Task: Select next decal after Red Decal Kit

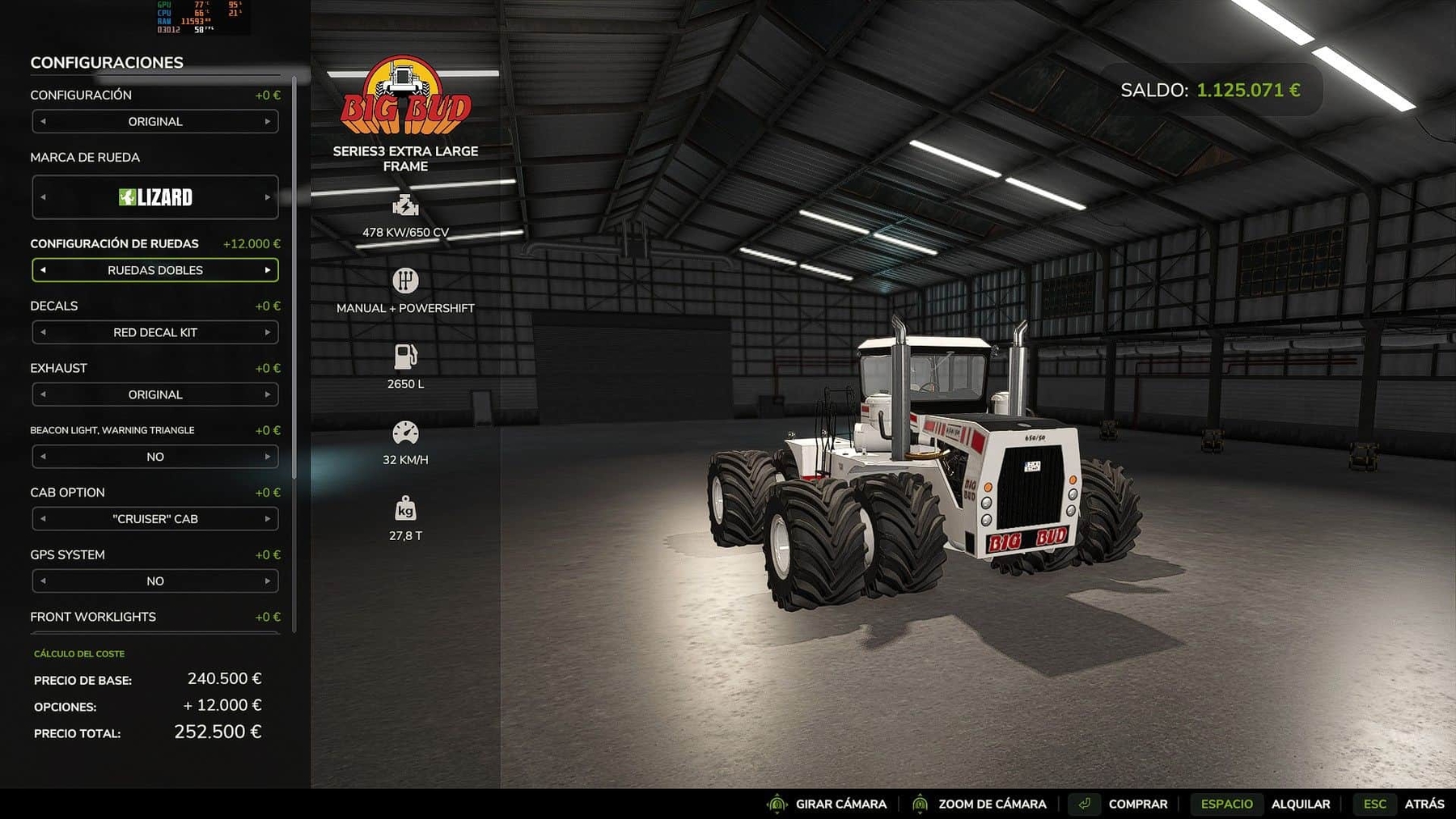Action: tap(267, 332)
